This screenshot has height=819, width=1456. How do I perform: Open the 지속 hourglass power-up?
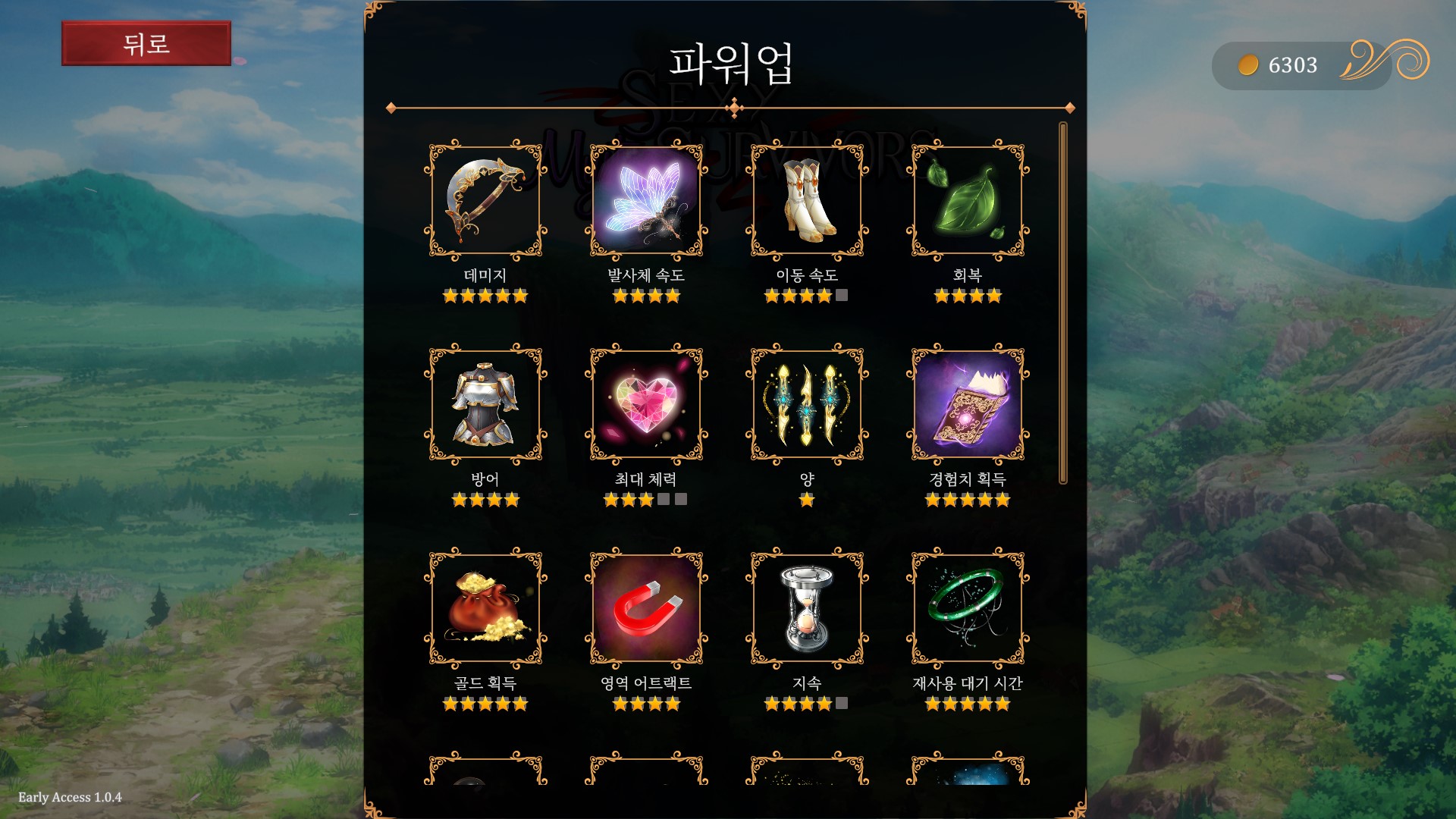point(807,608)
